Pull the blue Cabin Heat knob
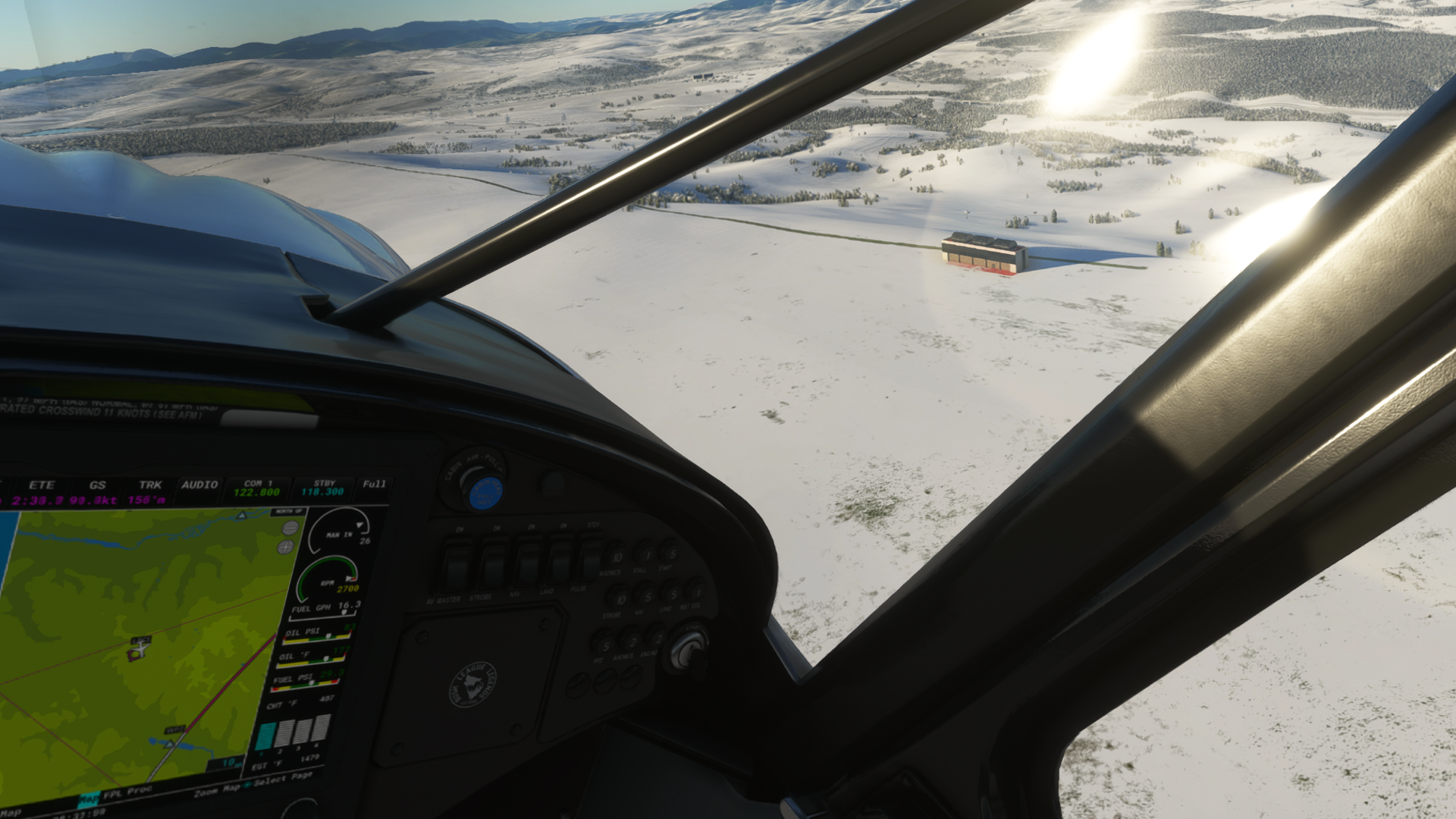 485,492
